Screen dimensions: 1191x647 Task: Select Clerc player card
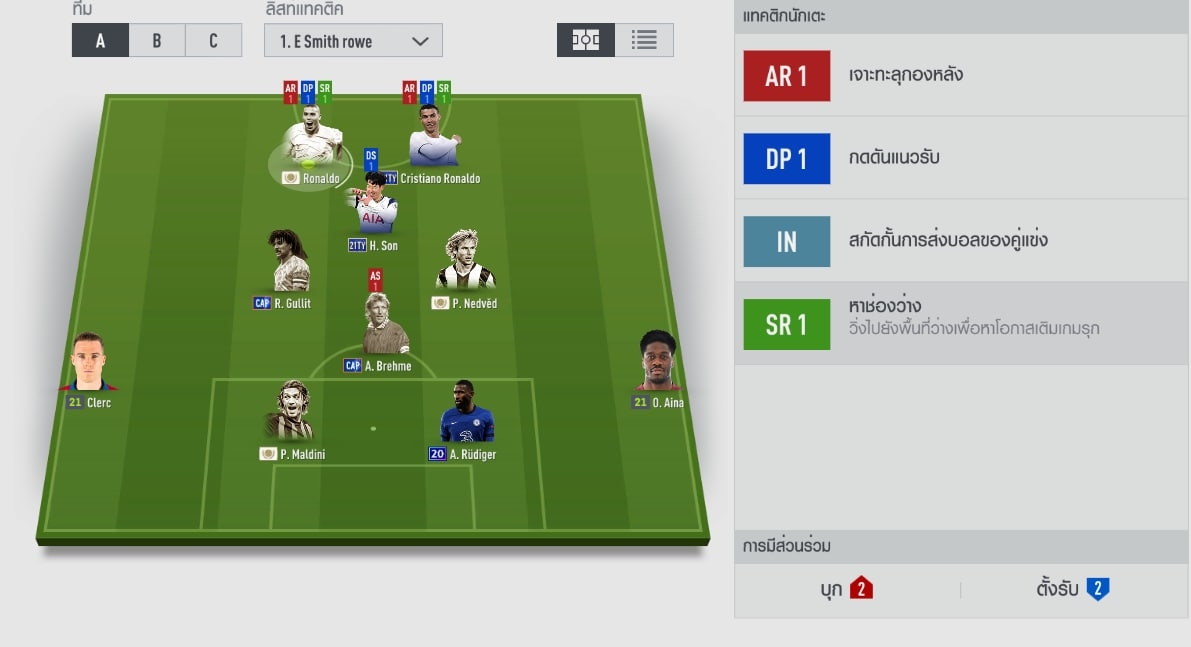[x=88, y=365]
